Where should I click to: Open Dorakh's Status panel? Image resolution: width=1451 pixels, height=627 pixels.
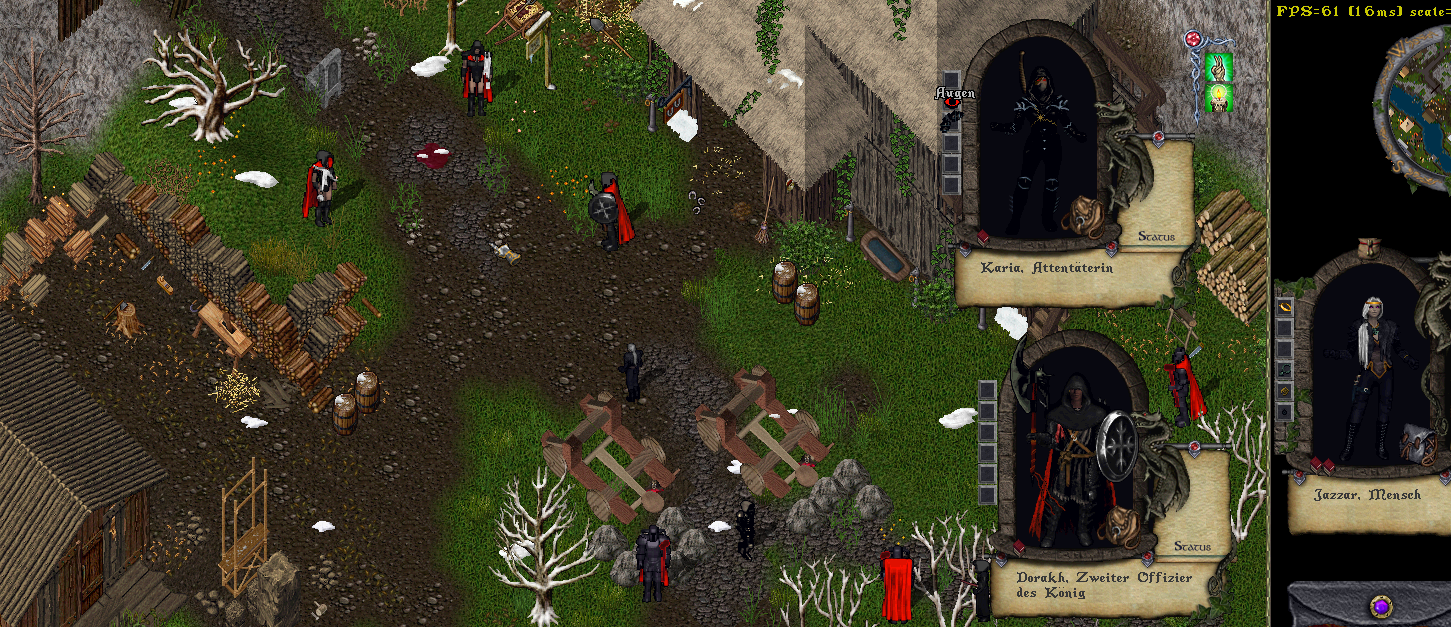click(1192, 547)
